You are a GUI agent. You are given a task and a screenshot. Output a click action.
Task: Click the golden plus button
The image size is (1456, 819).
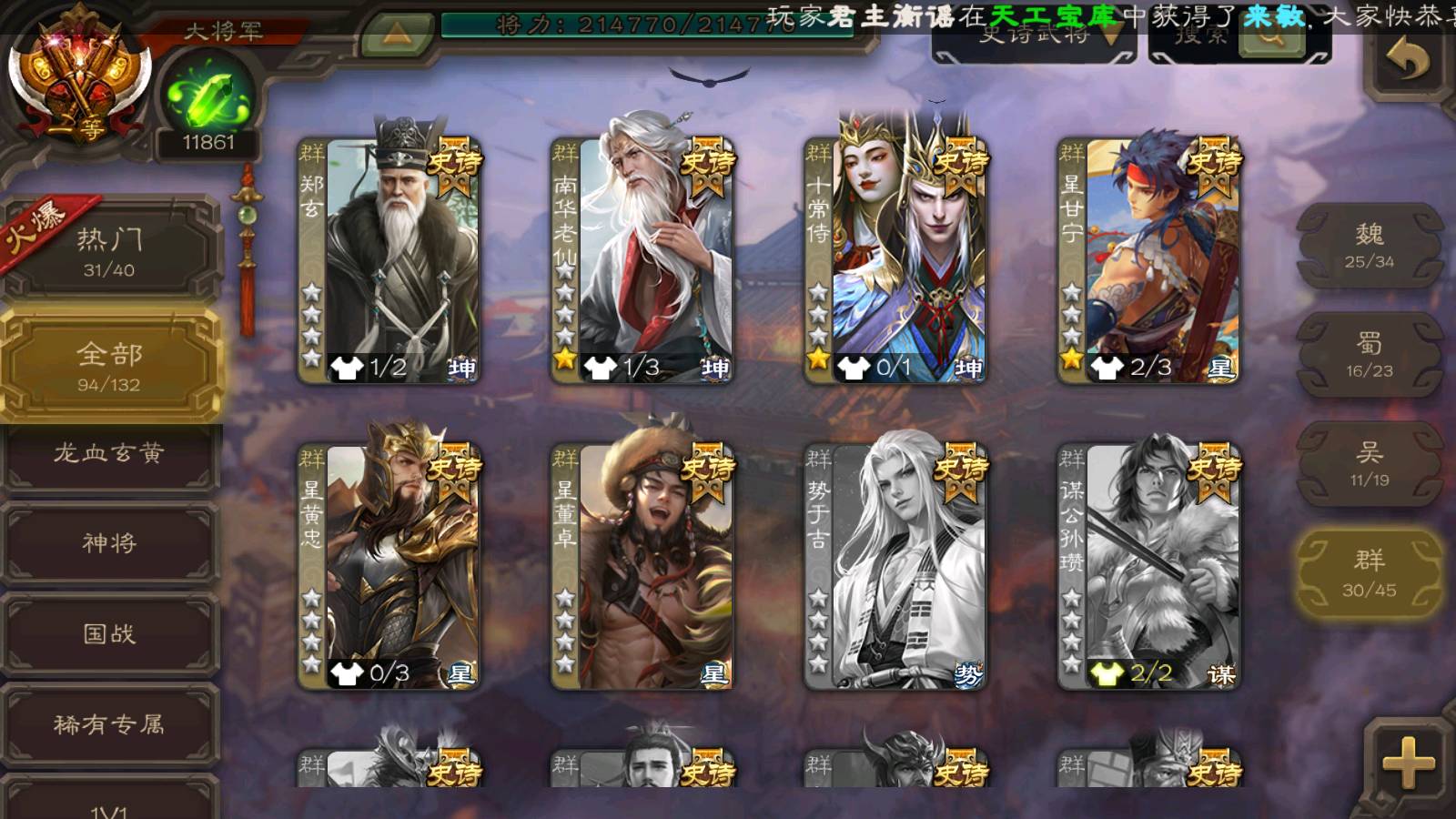point(1408,763)
